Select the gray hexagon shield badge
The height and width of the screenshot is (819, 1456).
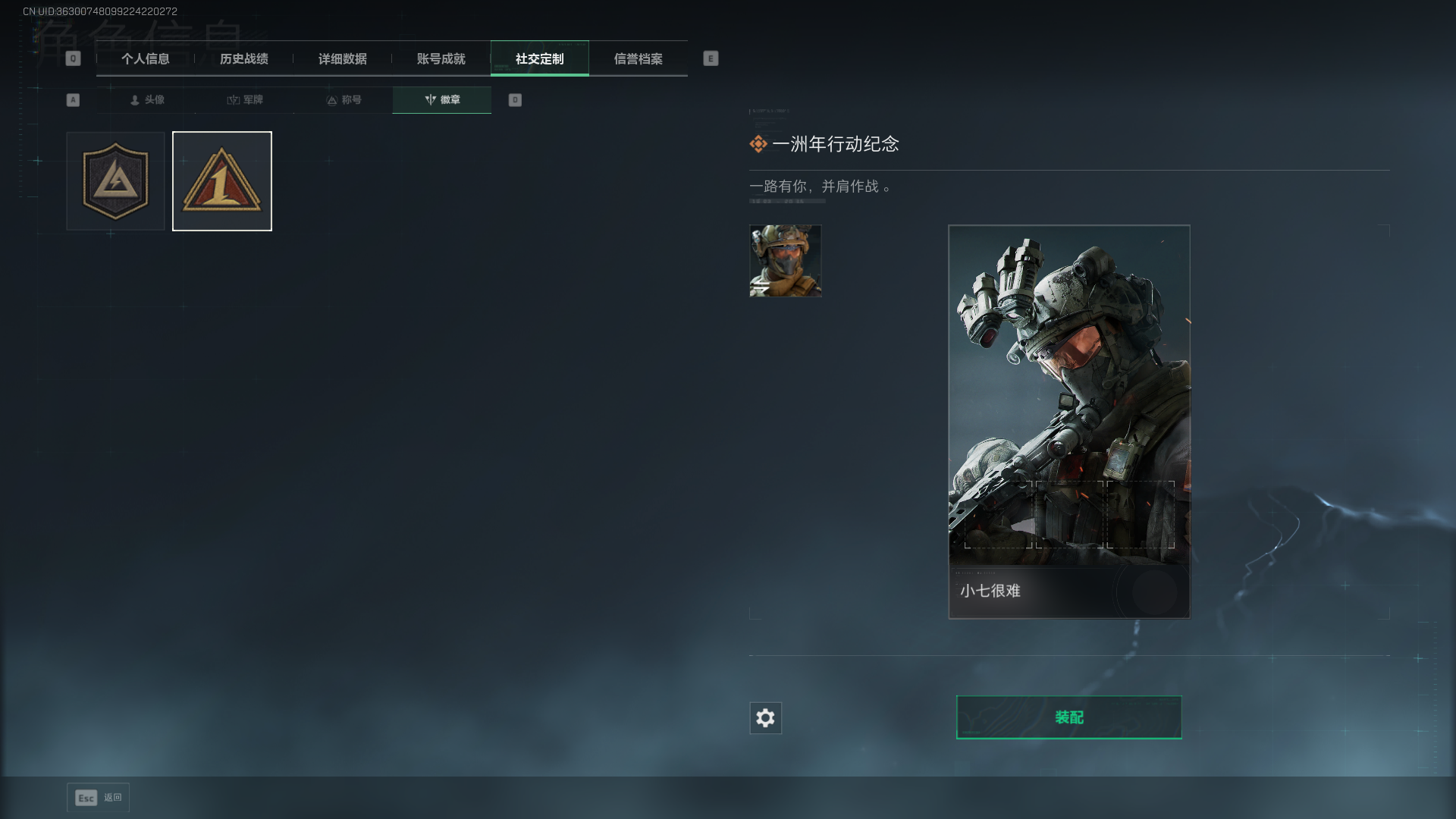pos(115,181)
